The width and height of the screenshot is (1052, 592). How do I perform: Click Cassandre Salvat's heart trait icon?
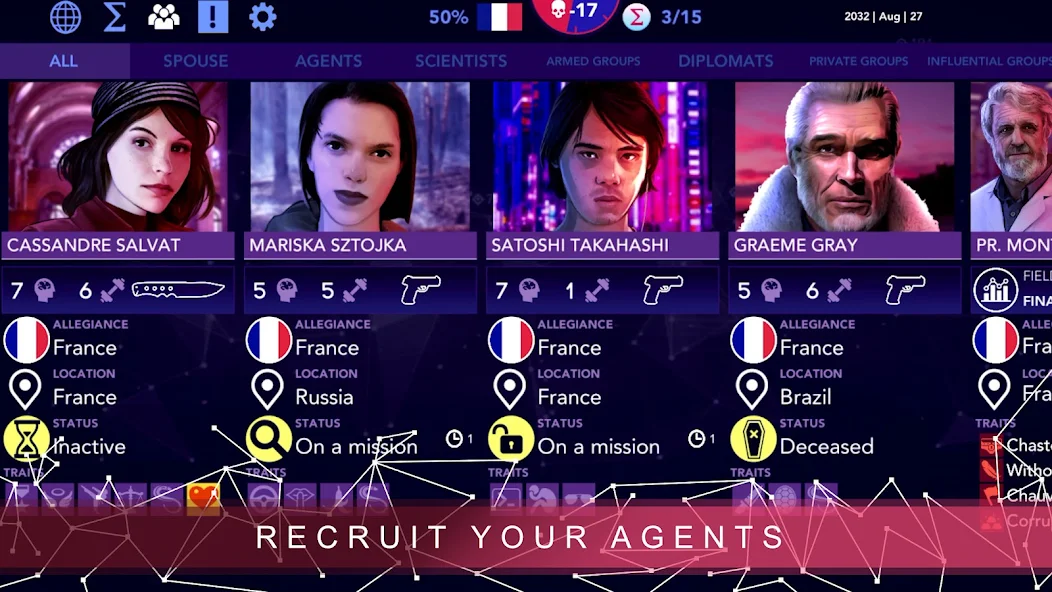click(203, 496)
